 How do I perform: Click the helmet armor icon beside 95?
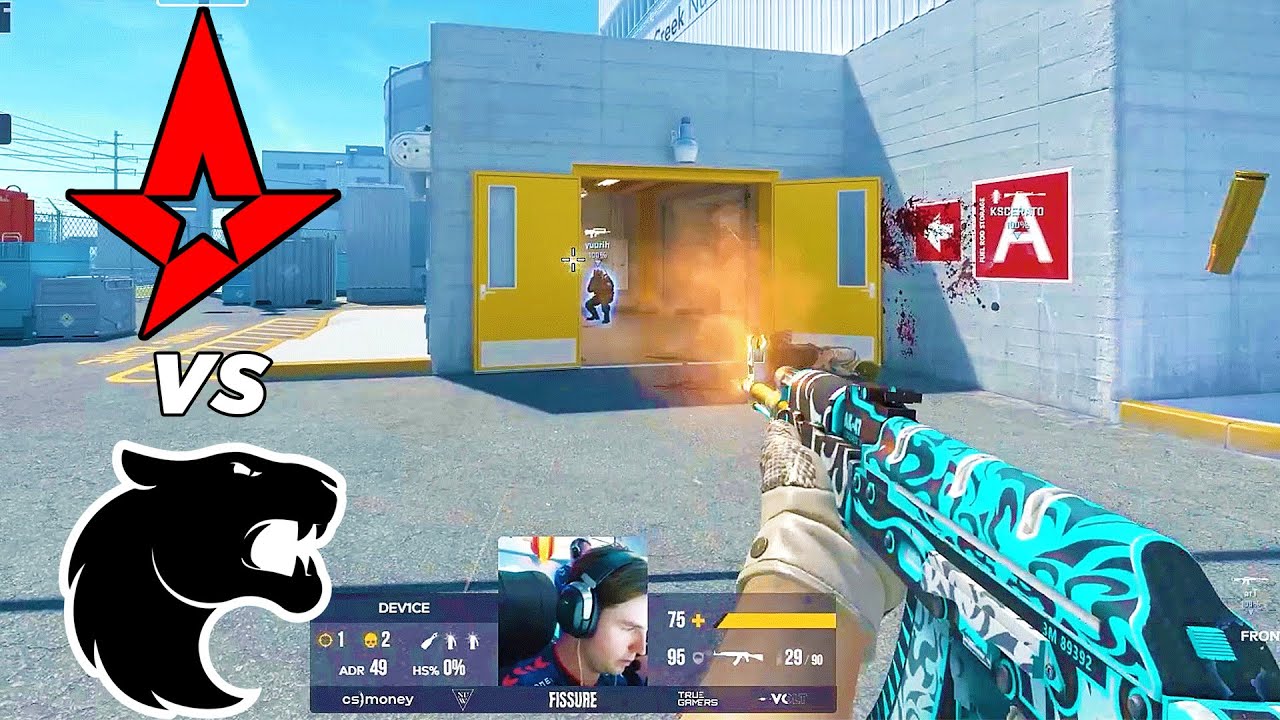coord(696,657)
